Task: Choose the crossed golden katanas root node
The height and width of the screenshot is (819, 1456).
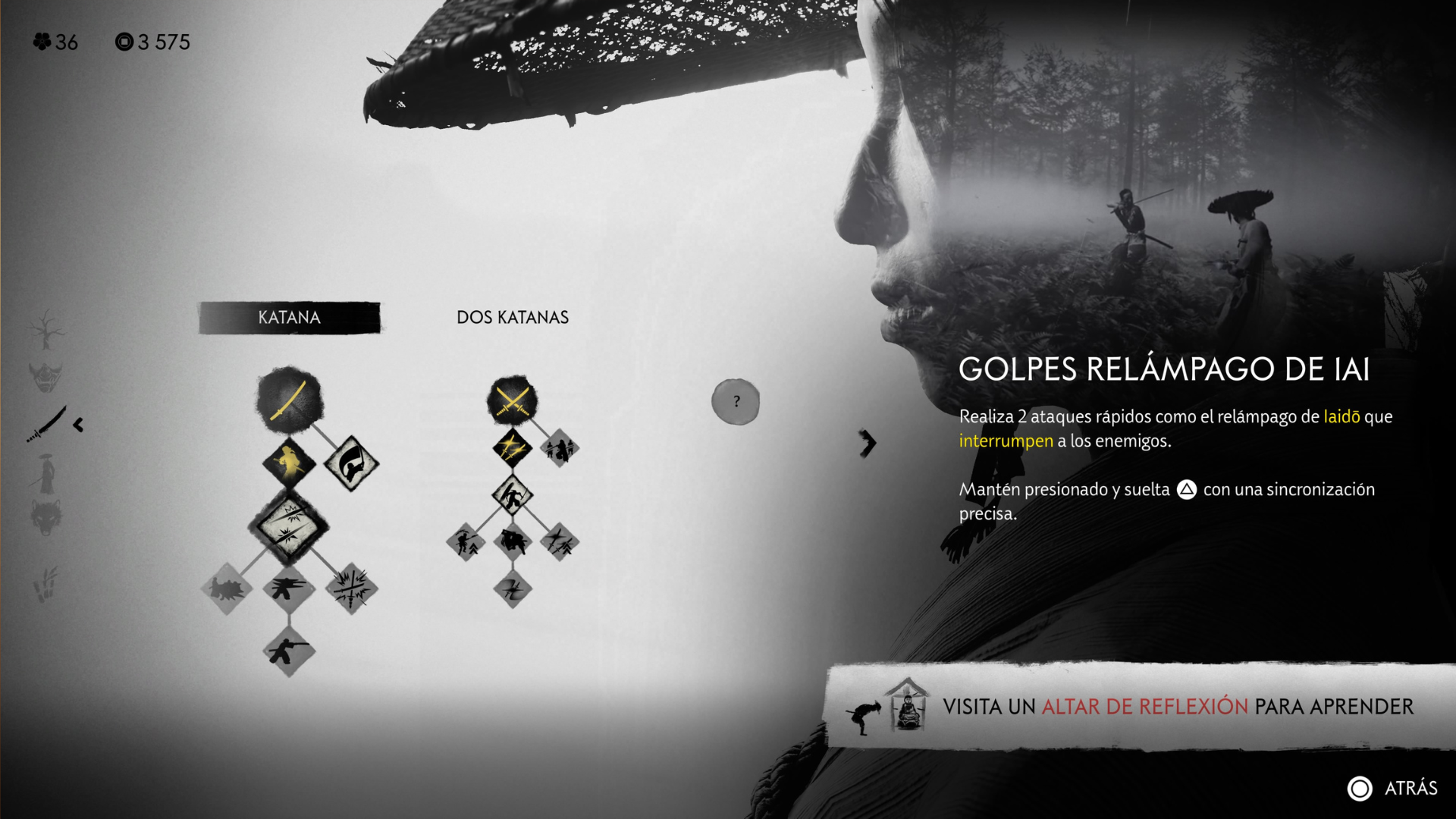Action: [512, 400]
